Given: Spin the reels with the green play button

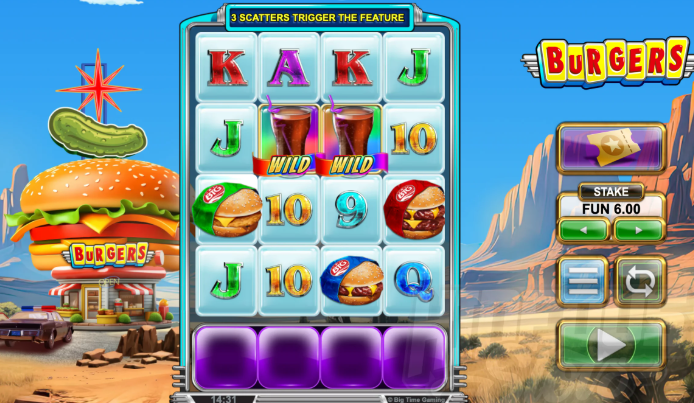Looking at the screenshot, I should (611, 345).
